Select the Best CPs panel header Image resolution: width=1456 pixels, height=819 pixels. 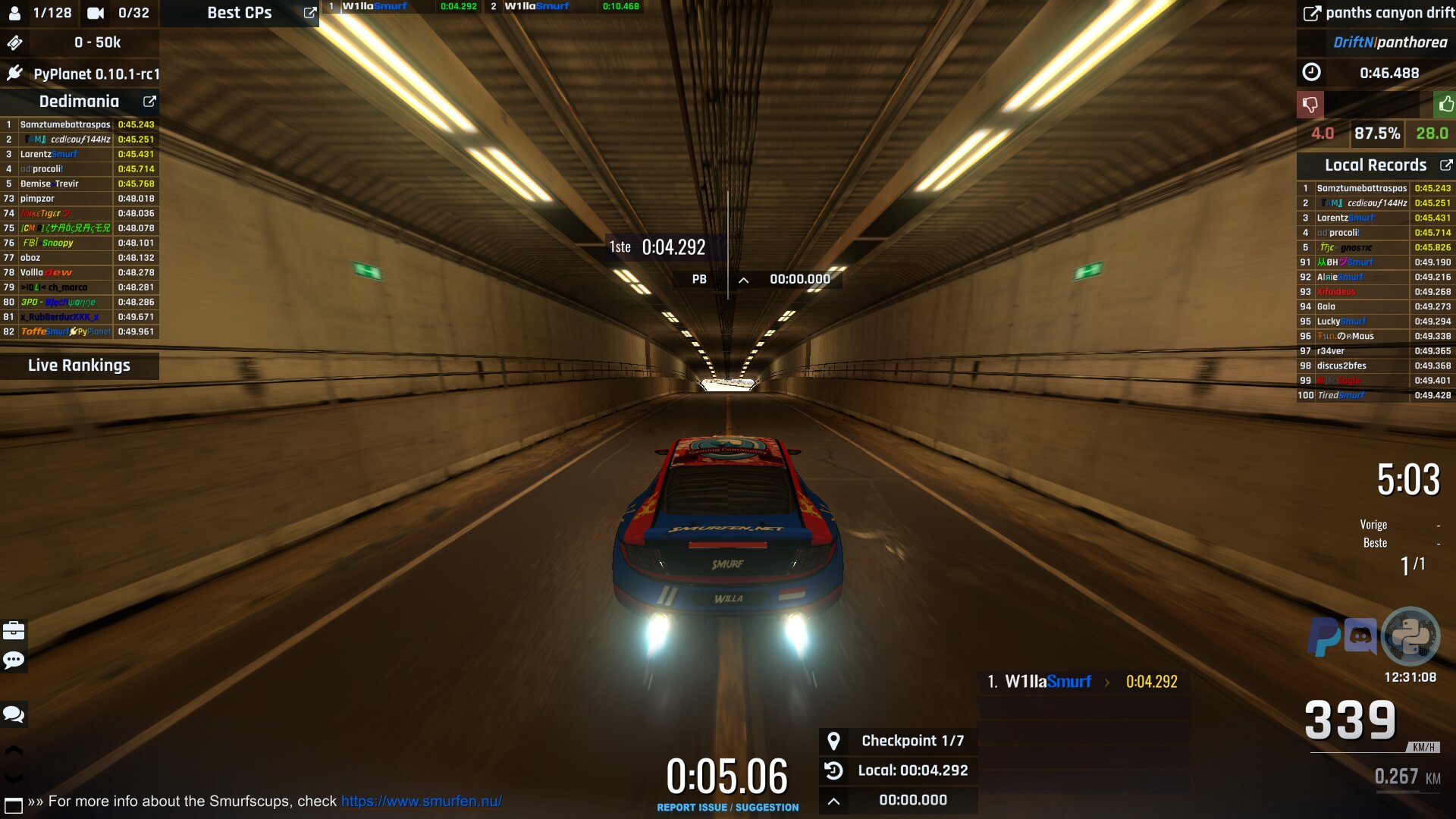point(239,12)
